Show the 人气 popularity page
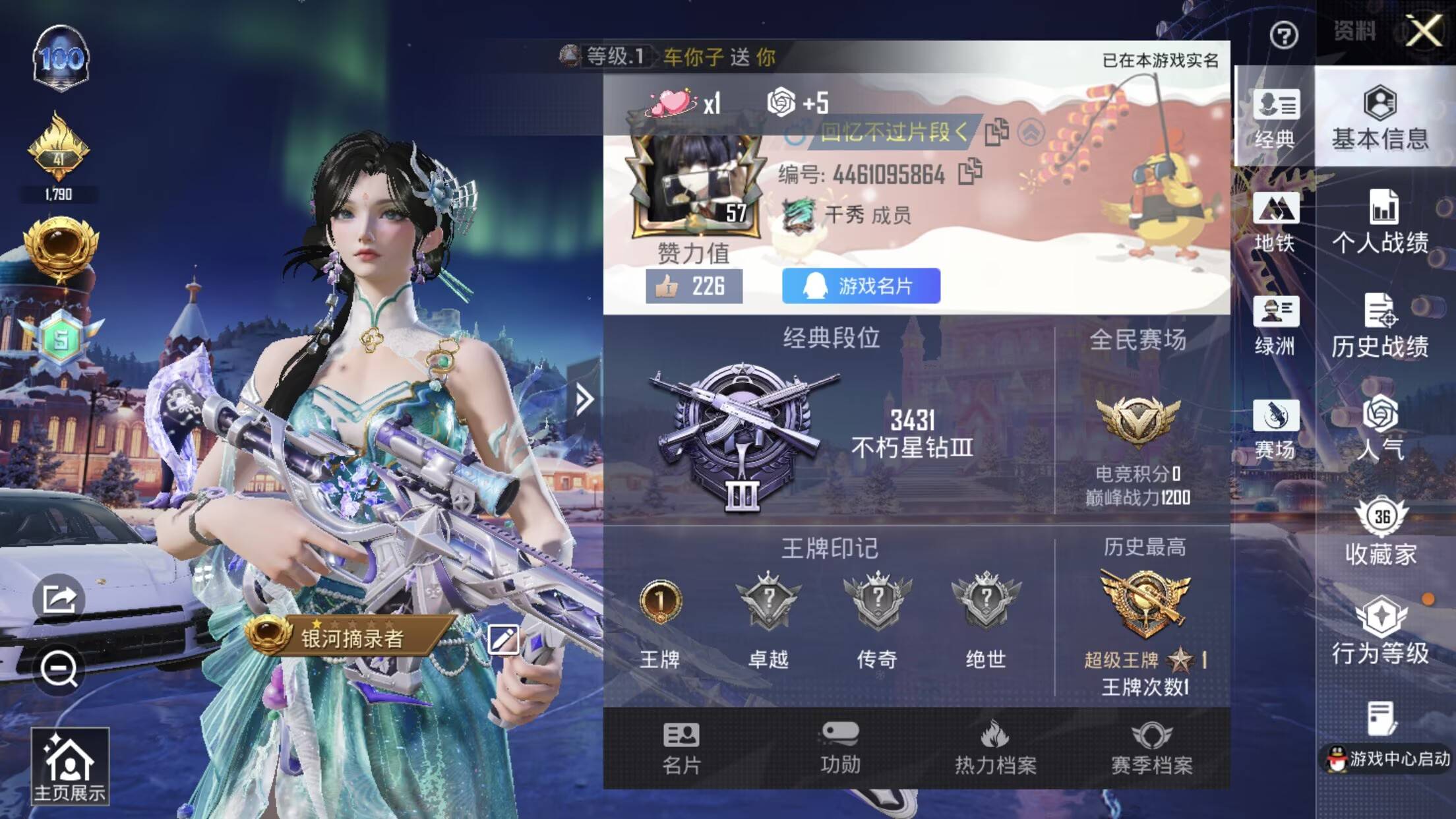The image size is (1456, 819). click(1380, 428)
